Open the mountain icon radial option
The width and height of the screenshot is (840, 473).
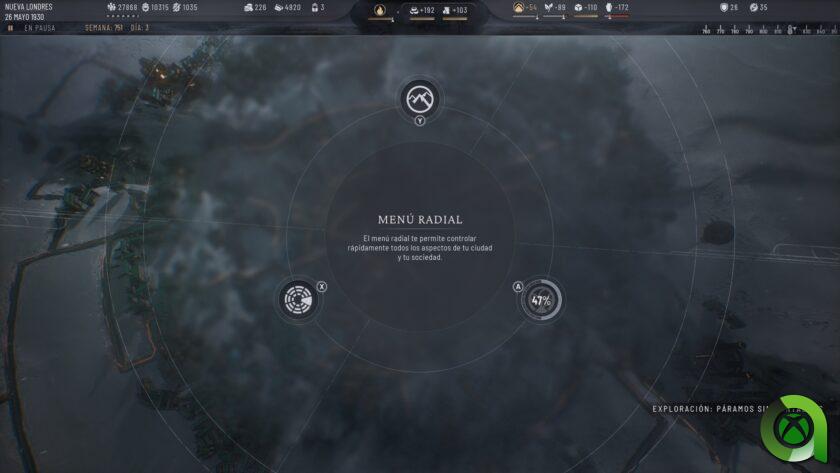[420, 98]
